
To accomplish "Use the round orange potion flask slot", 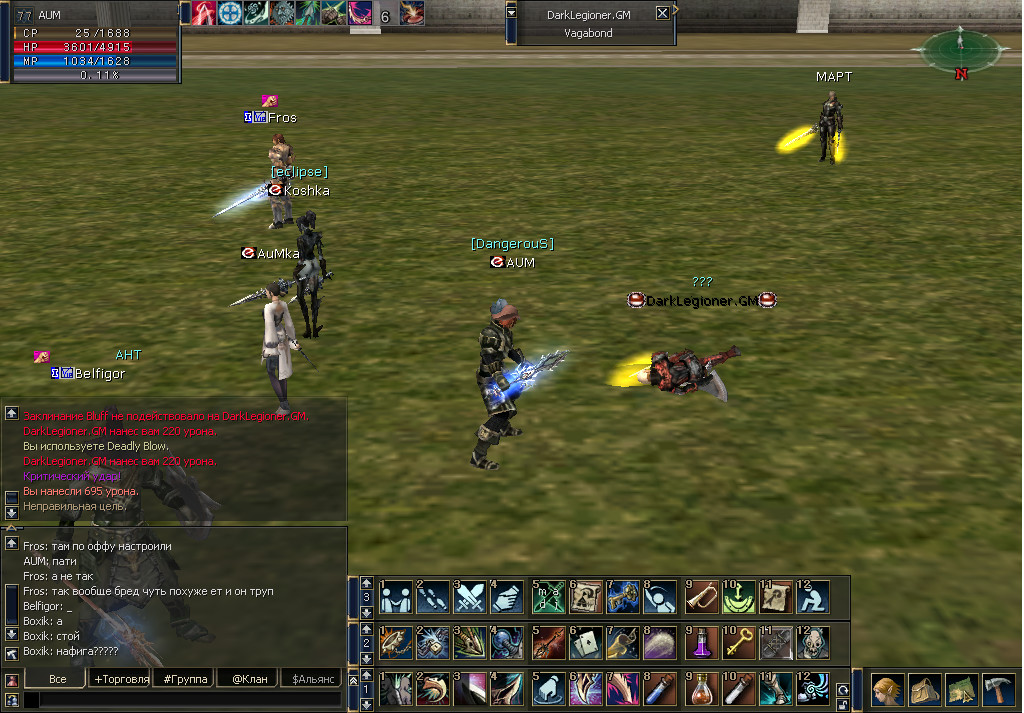I will (x=702, y=689).
